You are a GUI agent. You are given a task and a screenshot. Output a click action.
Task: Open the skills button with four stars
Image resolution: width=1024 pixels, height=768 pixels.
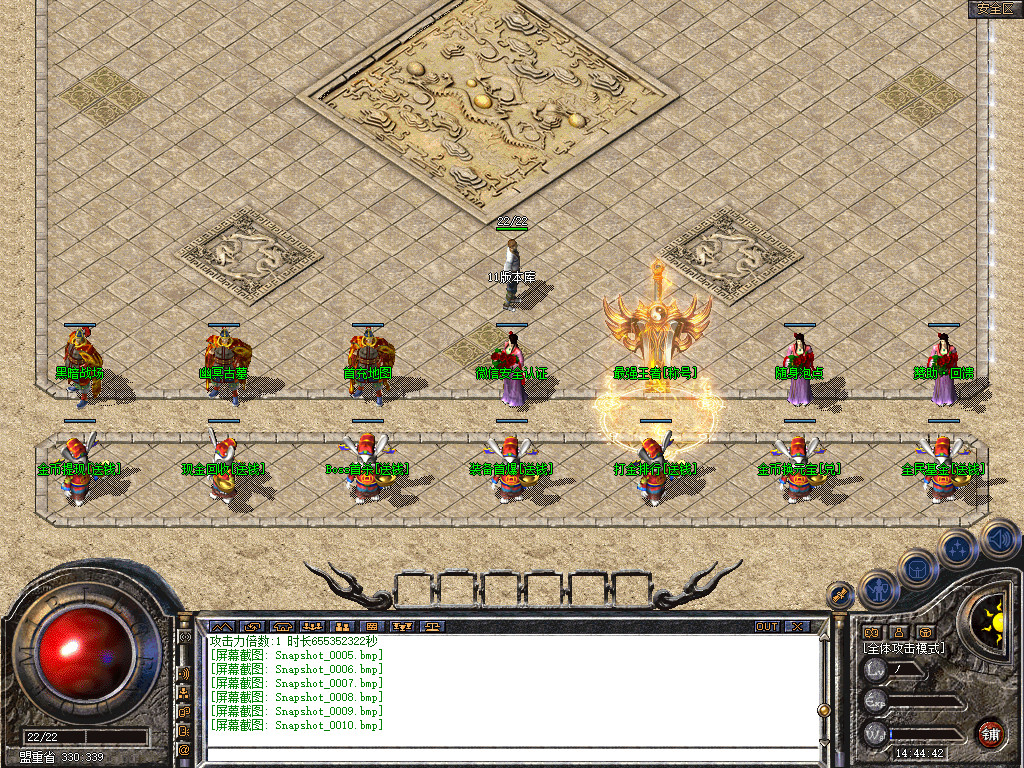point(958,548)
